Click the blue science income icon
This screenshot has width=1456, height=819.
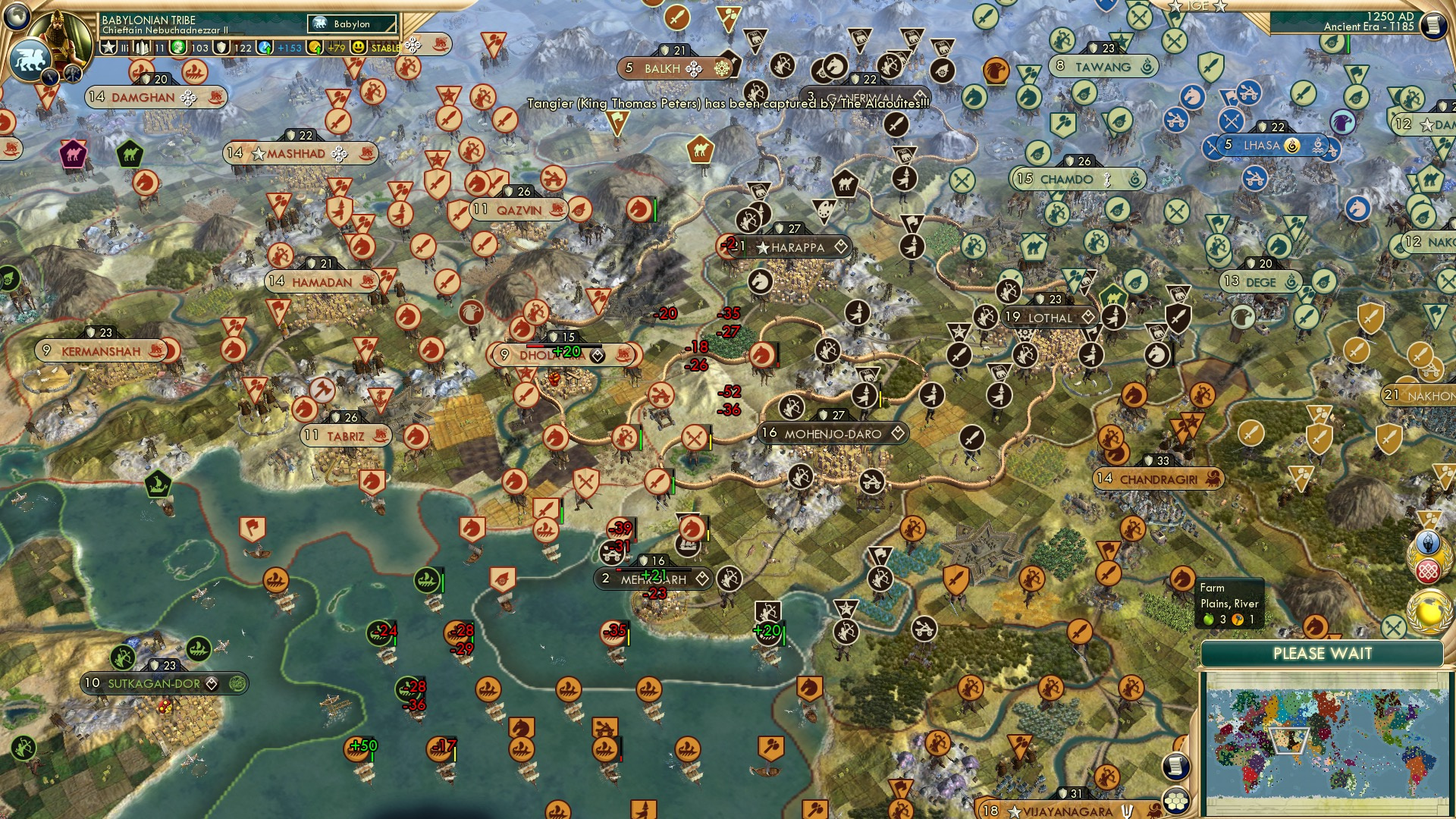263,48
